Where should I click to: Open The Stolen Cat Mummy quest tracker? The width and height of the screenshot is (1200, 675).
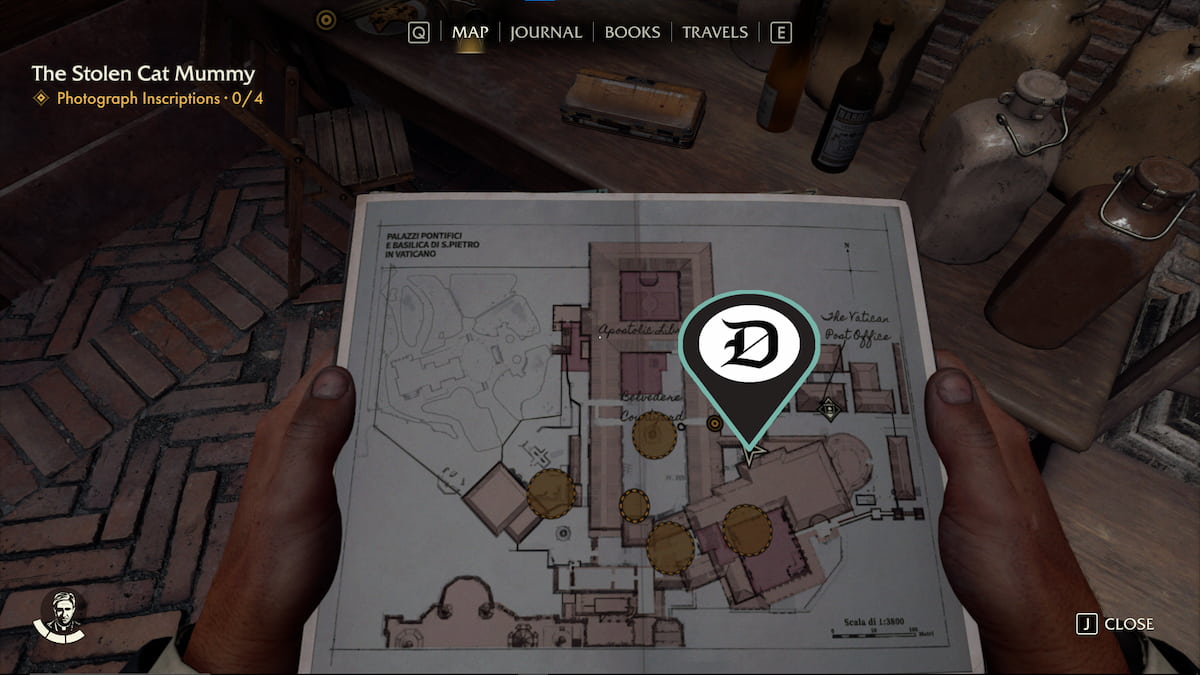point(143,73)
